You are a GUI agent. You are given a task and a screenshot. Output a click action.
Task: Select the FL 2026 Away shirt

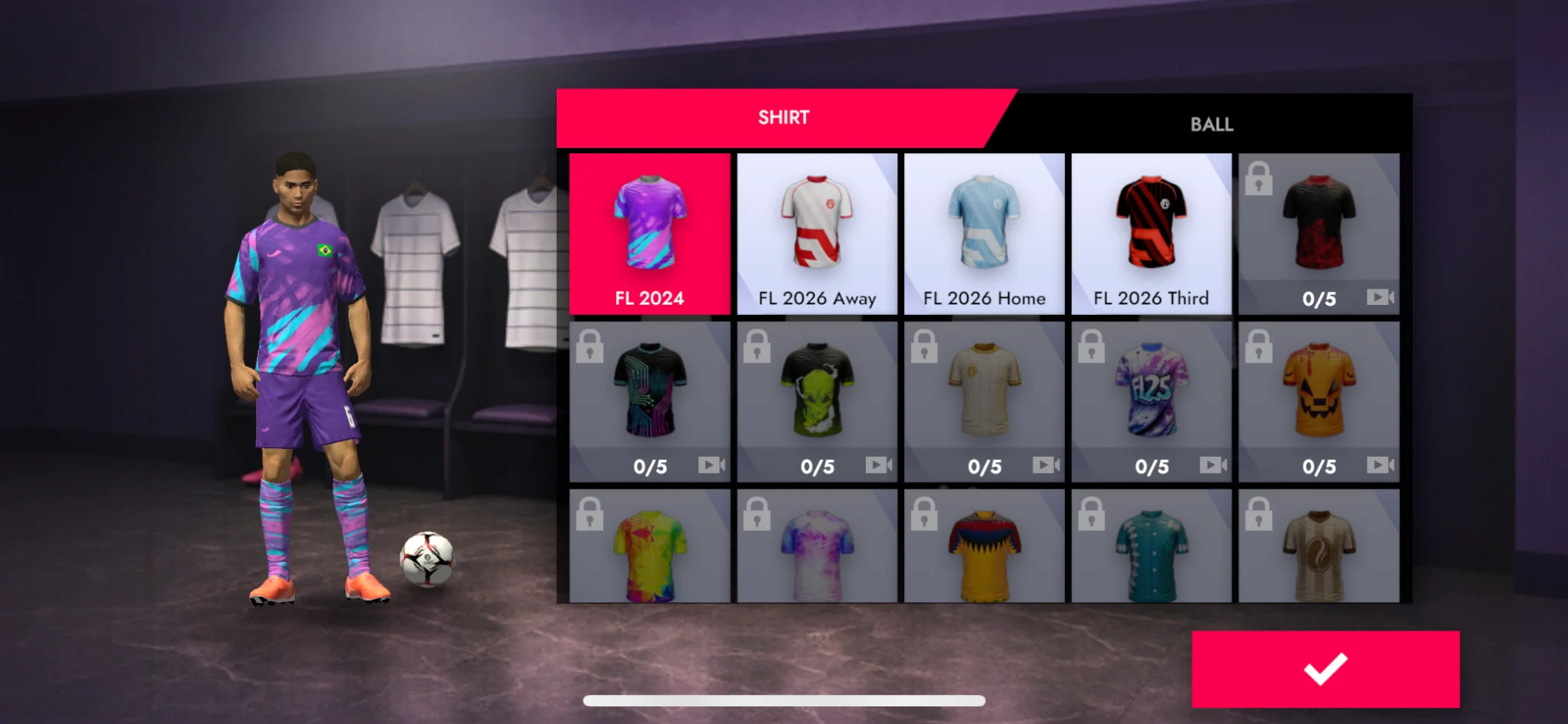(816, 230)
